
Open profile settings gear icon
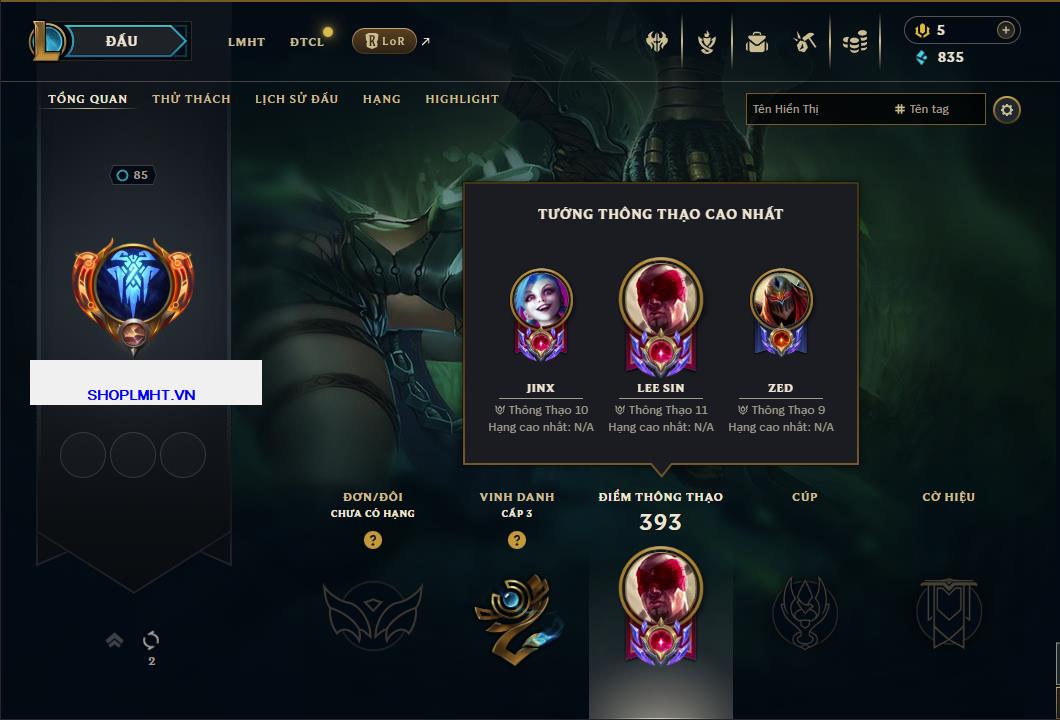coord(1007,109)
